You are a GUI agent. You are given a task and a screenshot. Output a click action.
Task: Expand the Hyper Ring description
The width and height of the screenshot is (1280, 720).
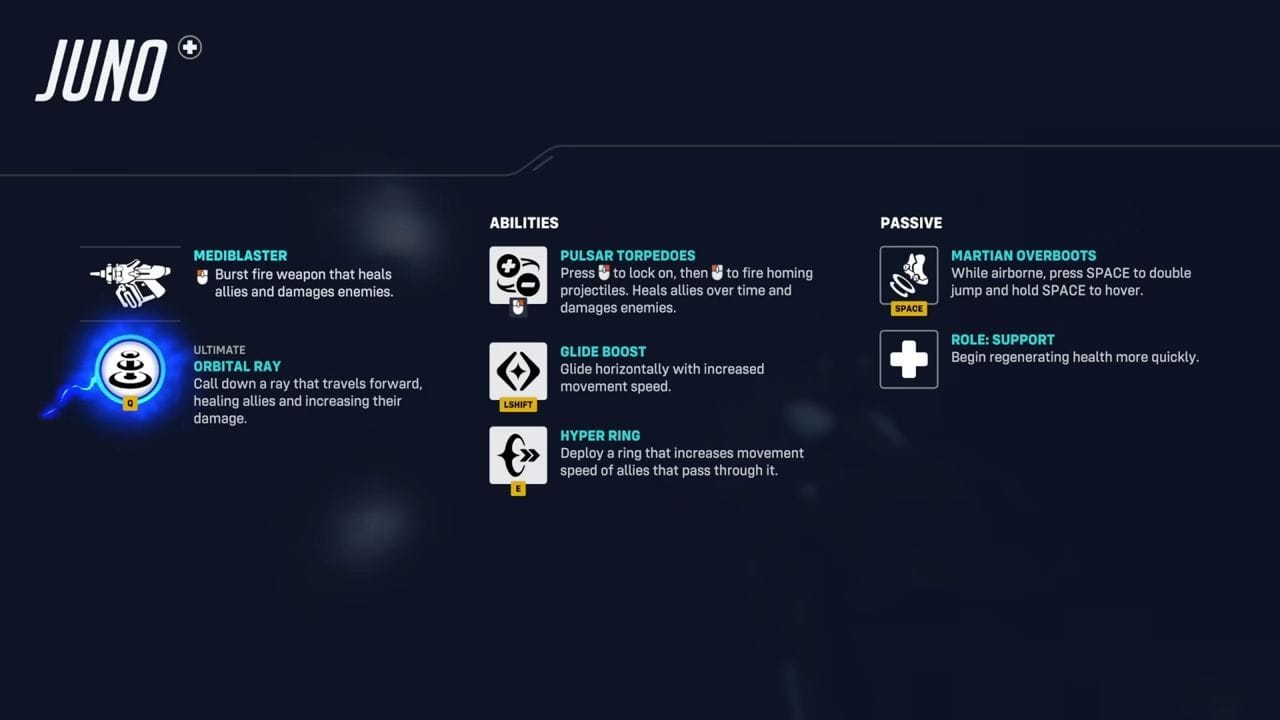point(680,461)
